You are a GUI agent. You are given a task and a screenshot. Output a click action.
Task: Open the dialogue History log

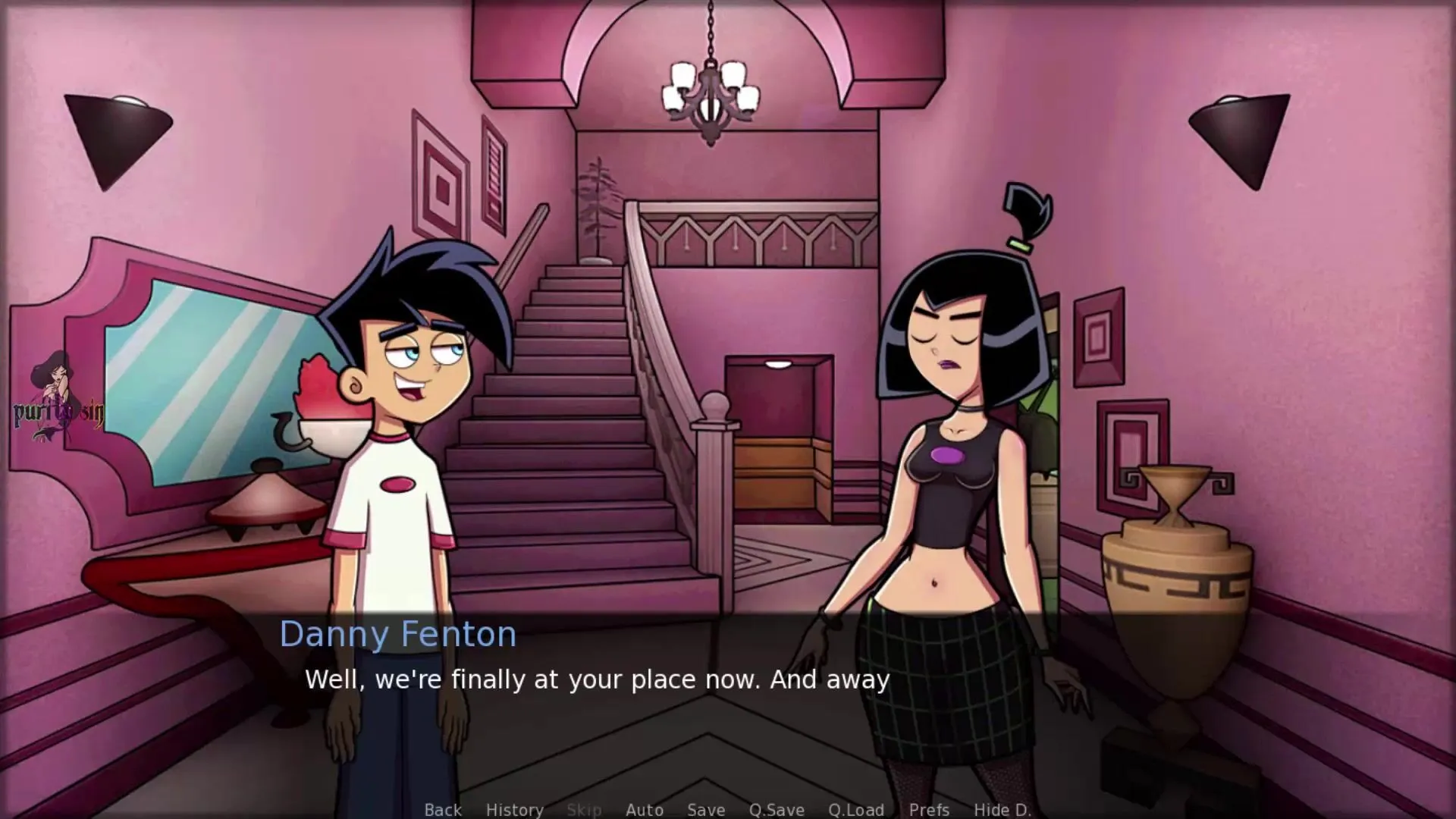pyautogui.click(x=514, y=809)
